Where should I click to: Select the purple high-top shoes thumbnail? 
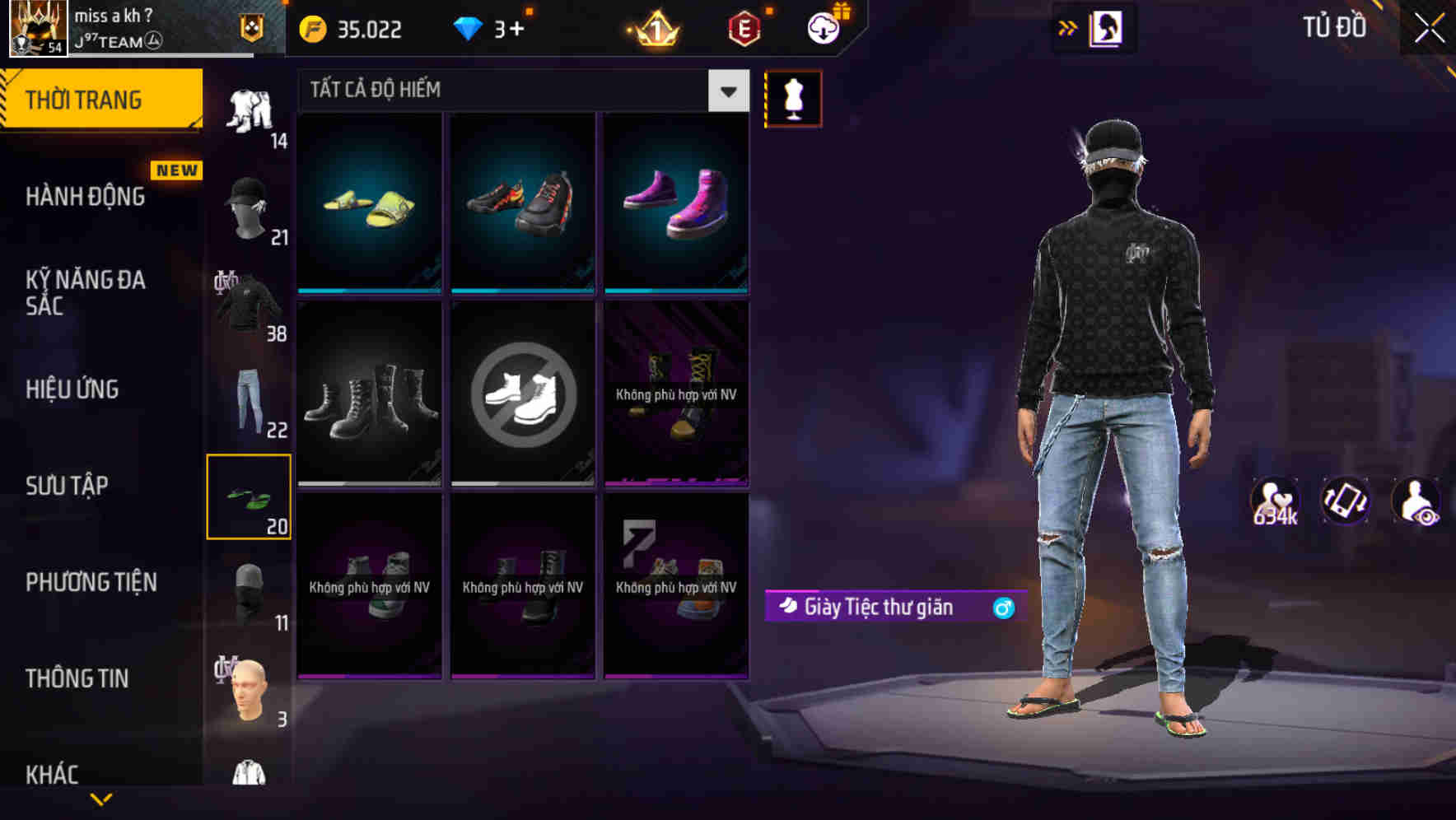point(677,203)
